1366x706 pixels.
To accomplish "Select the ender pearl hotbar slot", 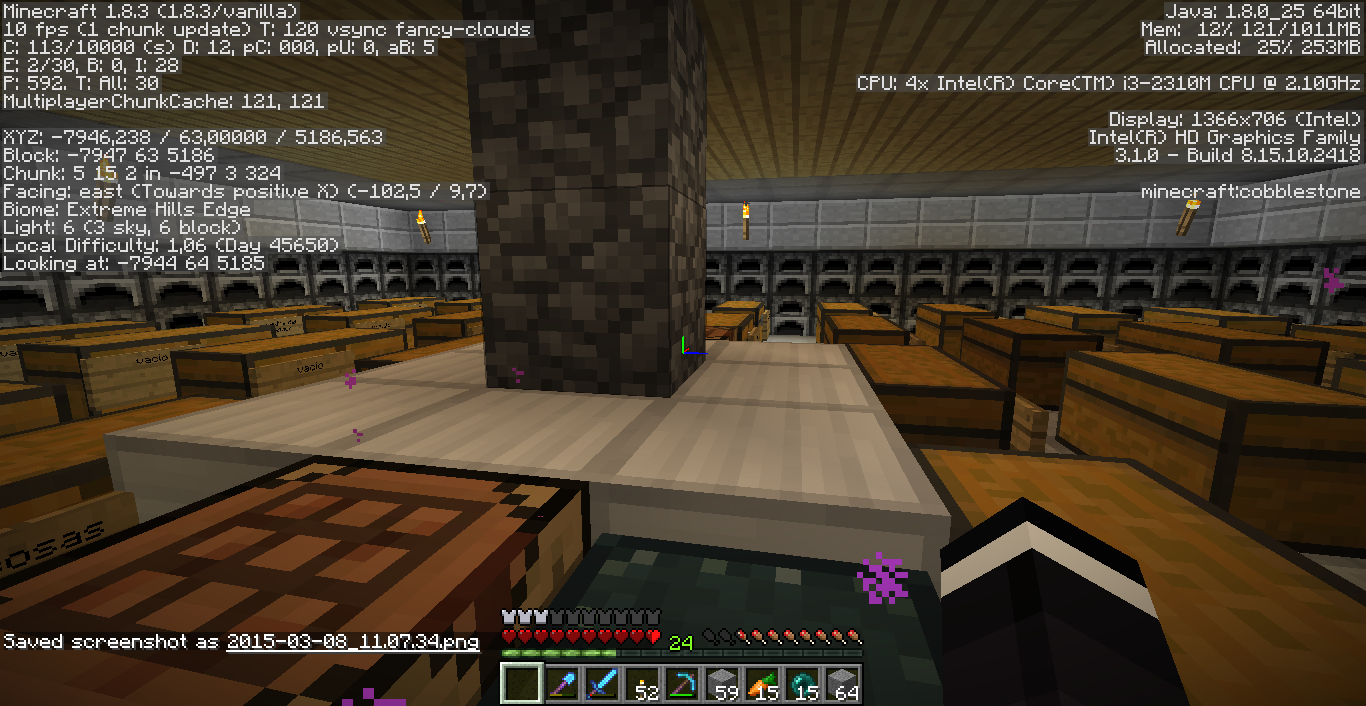I will pos(802,683).
